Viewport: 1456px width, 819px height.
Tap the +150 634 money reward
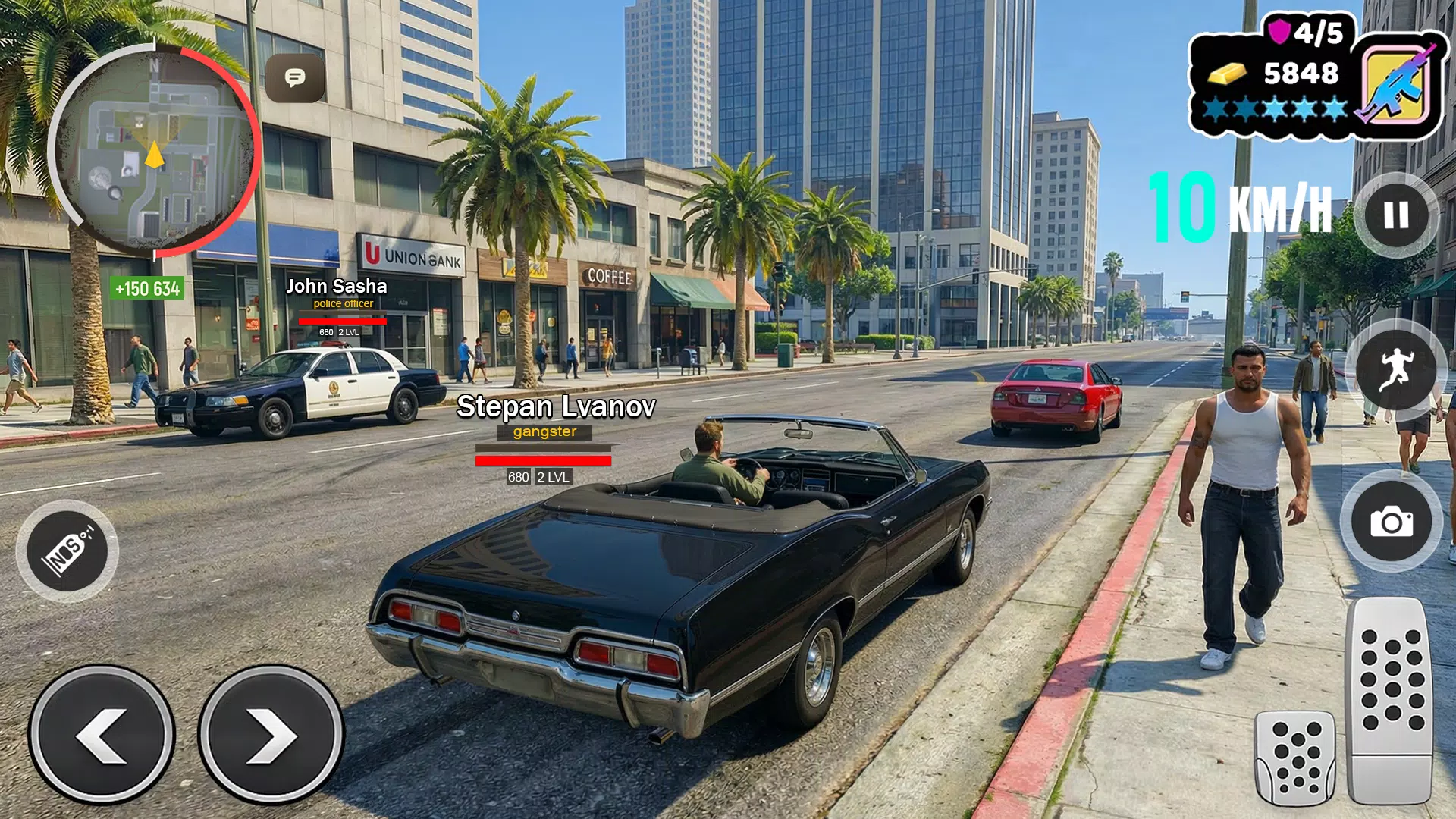pos(146,289)
